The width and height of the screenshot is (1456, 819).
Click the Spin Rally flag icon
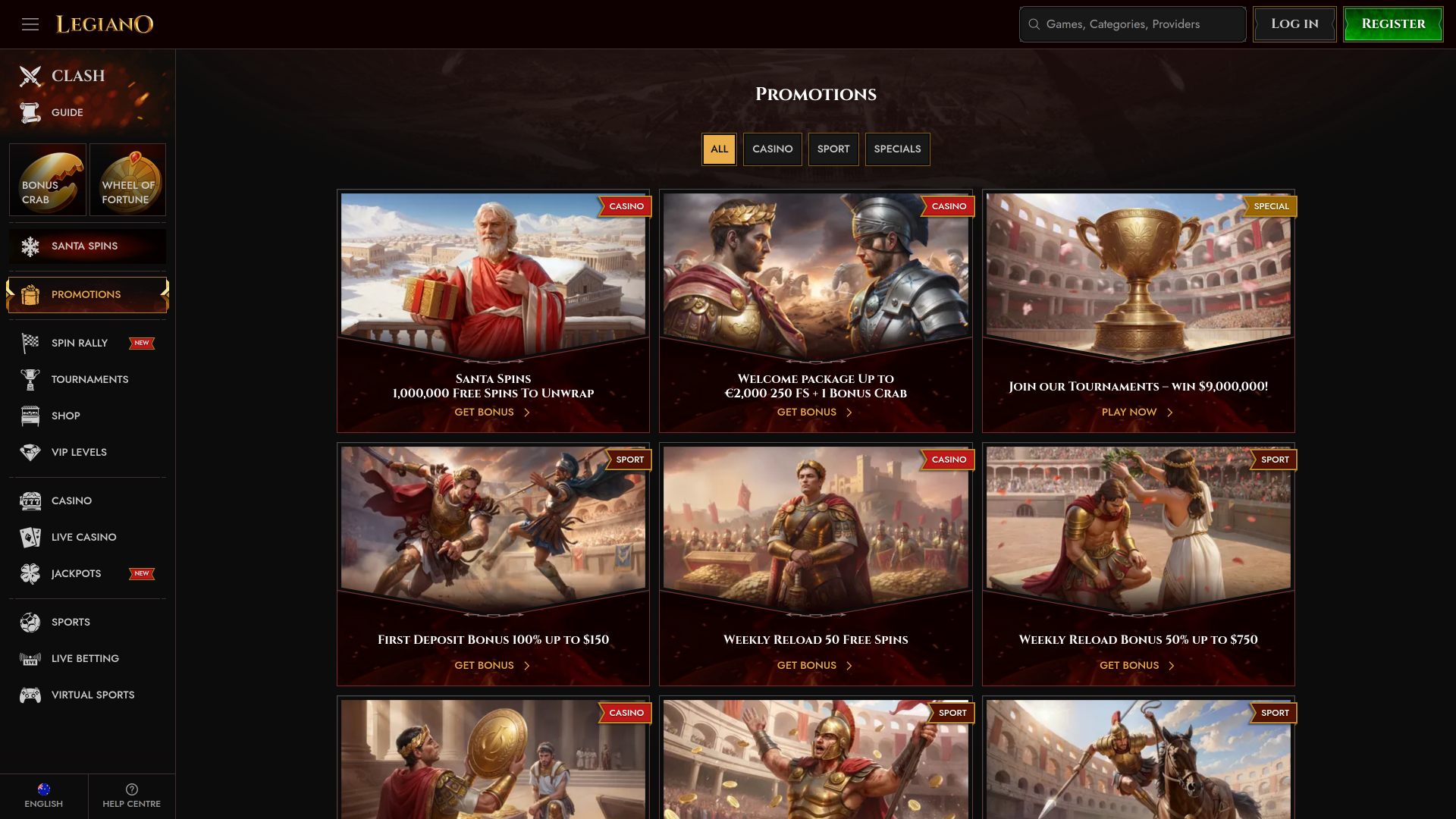(29, 343)
